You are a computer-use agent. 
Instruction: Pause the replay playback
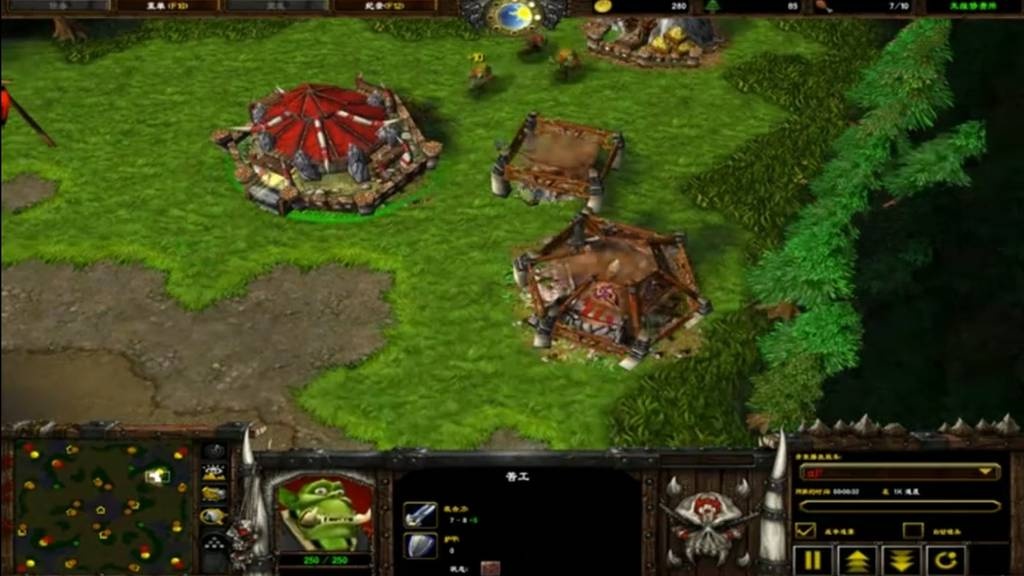click(x=811, y=559)
